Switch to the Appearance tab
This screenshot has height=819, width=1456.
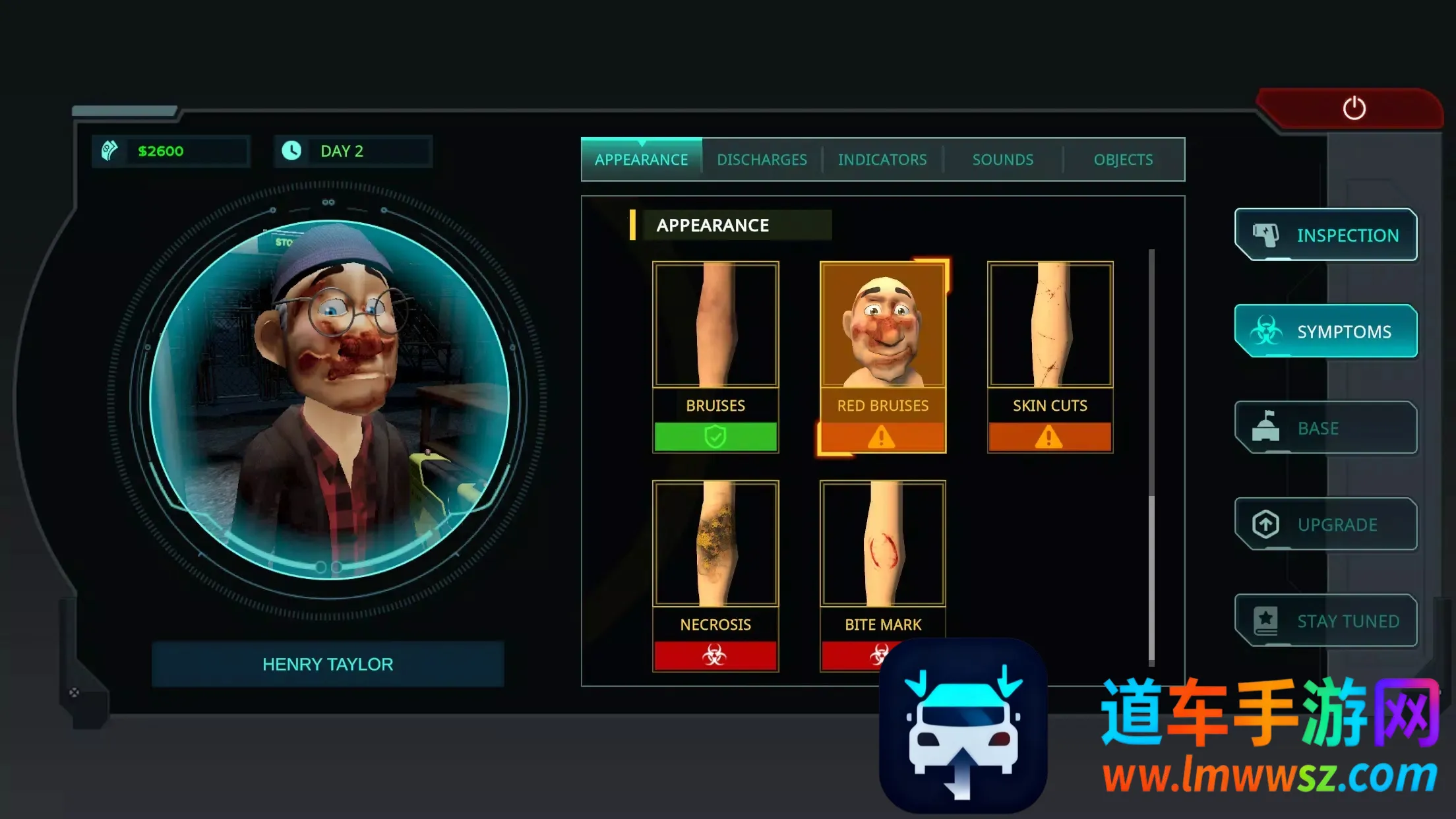pos(641,160)
